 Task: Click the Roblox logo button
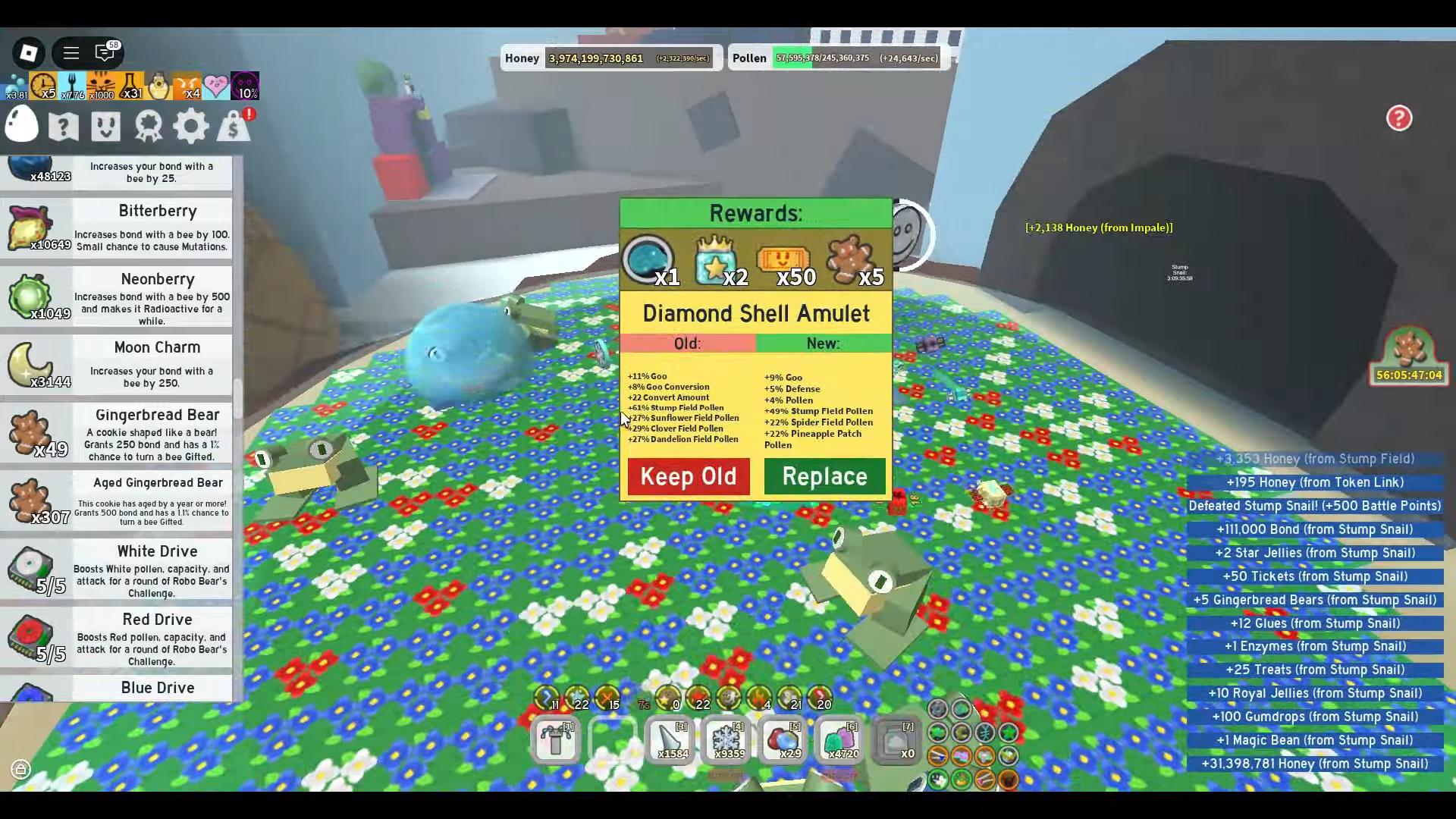(29, 53)
